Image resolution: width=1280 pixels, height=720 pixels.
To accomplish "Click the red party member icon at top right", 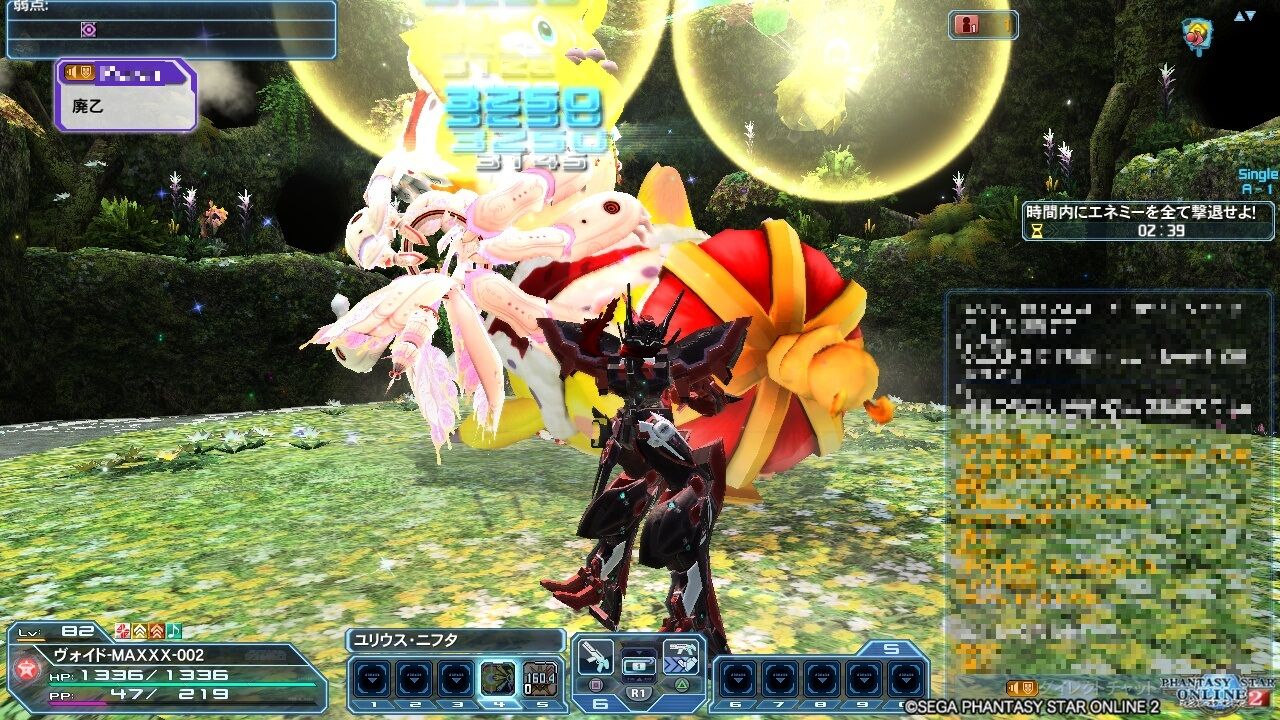I will coord(967,25).
